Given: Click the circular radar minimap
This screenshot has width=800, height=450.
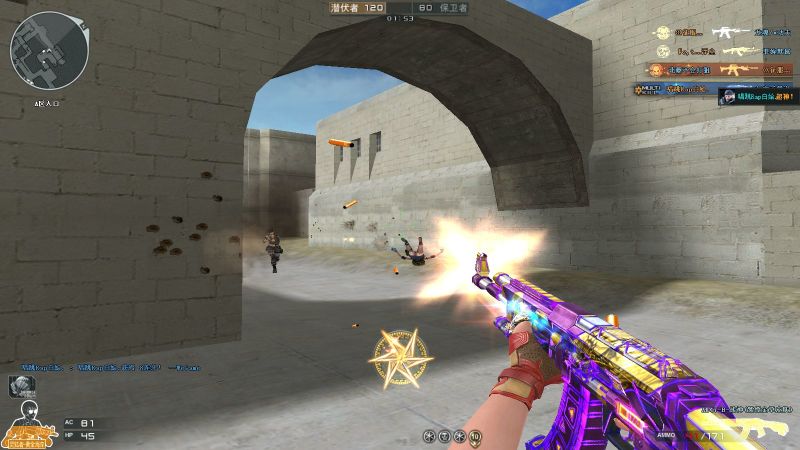Looking at the screenshot, I should point(49,49).
